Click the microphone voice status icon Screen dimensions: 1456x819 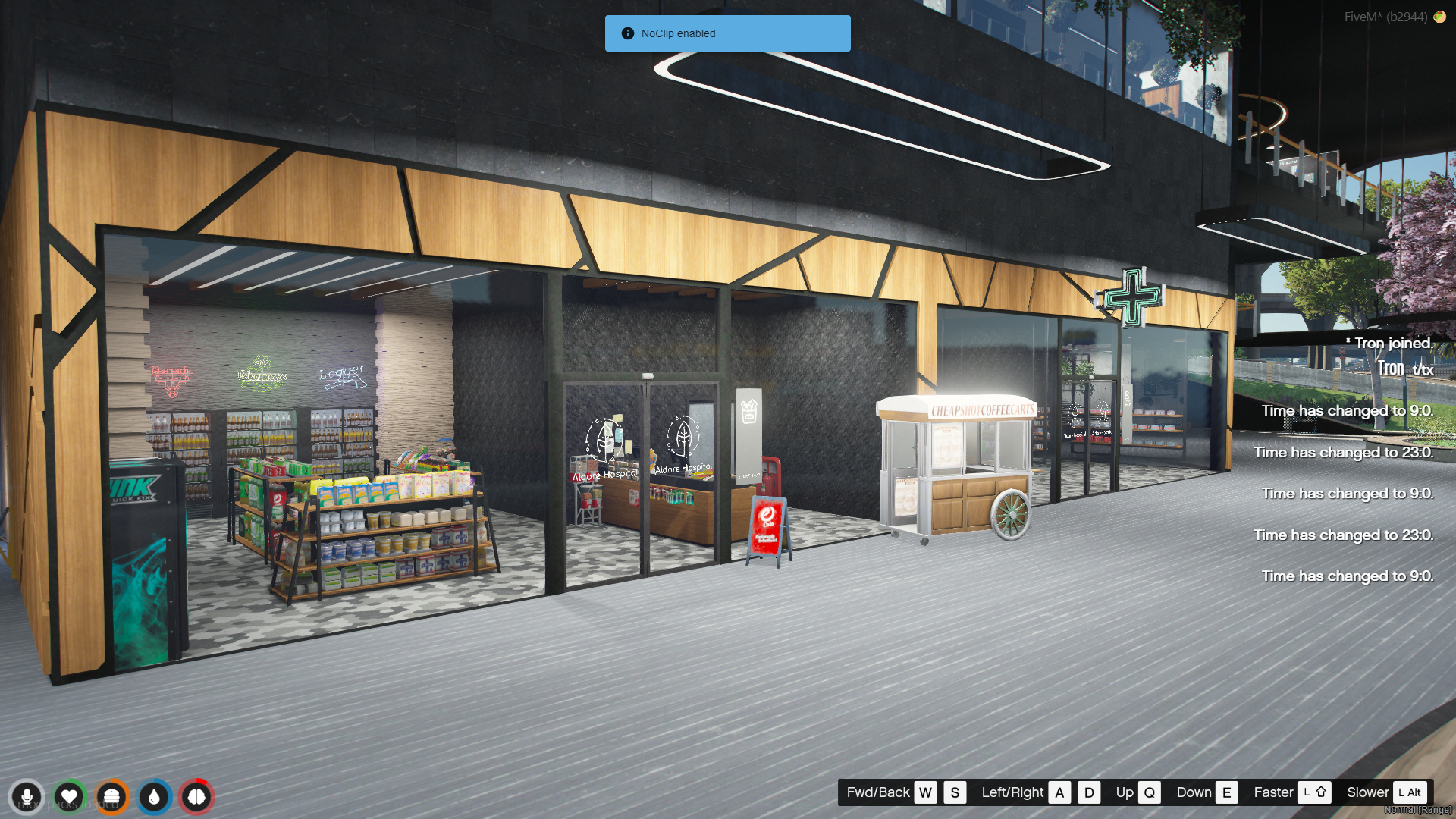(27, 797)
